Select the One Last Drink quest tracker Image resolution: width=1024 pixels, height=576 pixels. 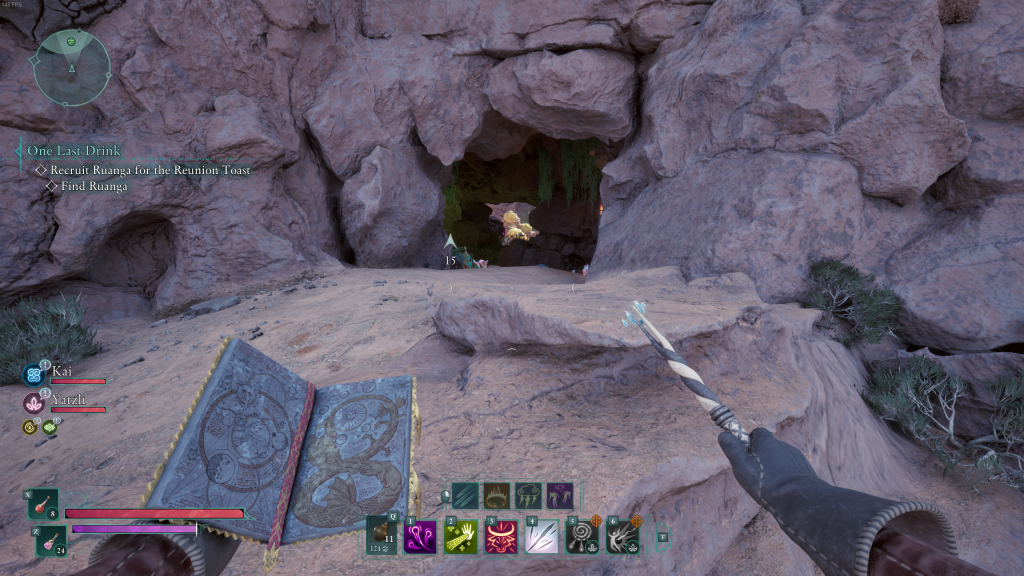coord(73,151)
